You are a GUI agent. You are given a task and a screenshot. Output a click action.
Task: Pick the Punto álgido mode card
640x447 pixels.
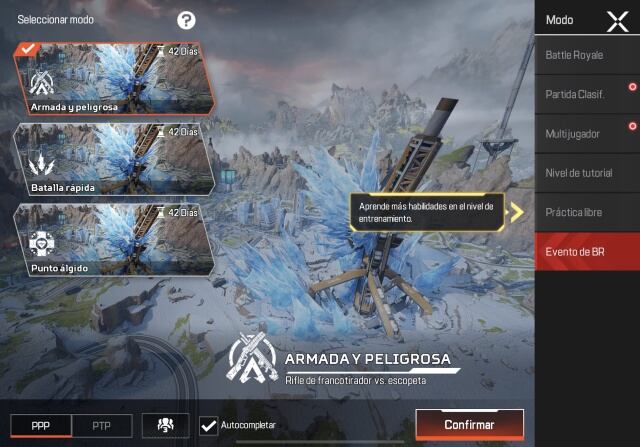(x=113, y=239)
